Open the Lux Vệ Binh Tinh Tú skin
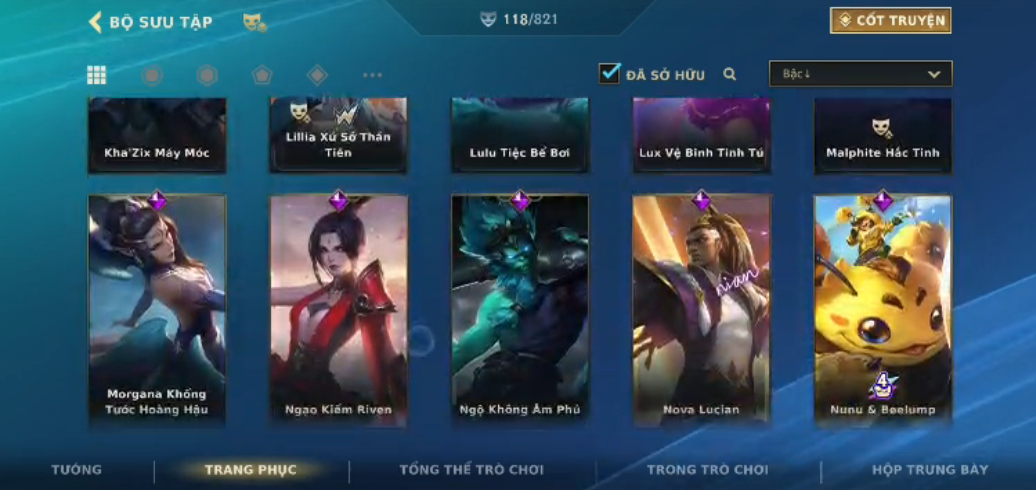1036x490 pixels. (x=701, y=136)
